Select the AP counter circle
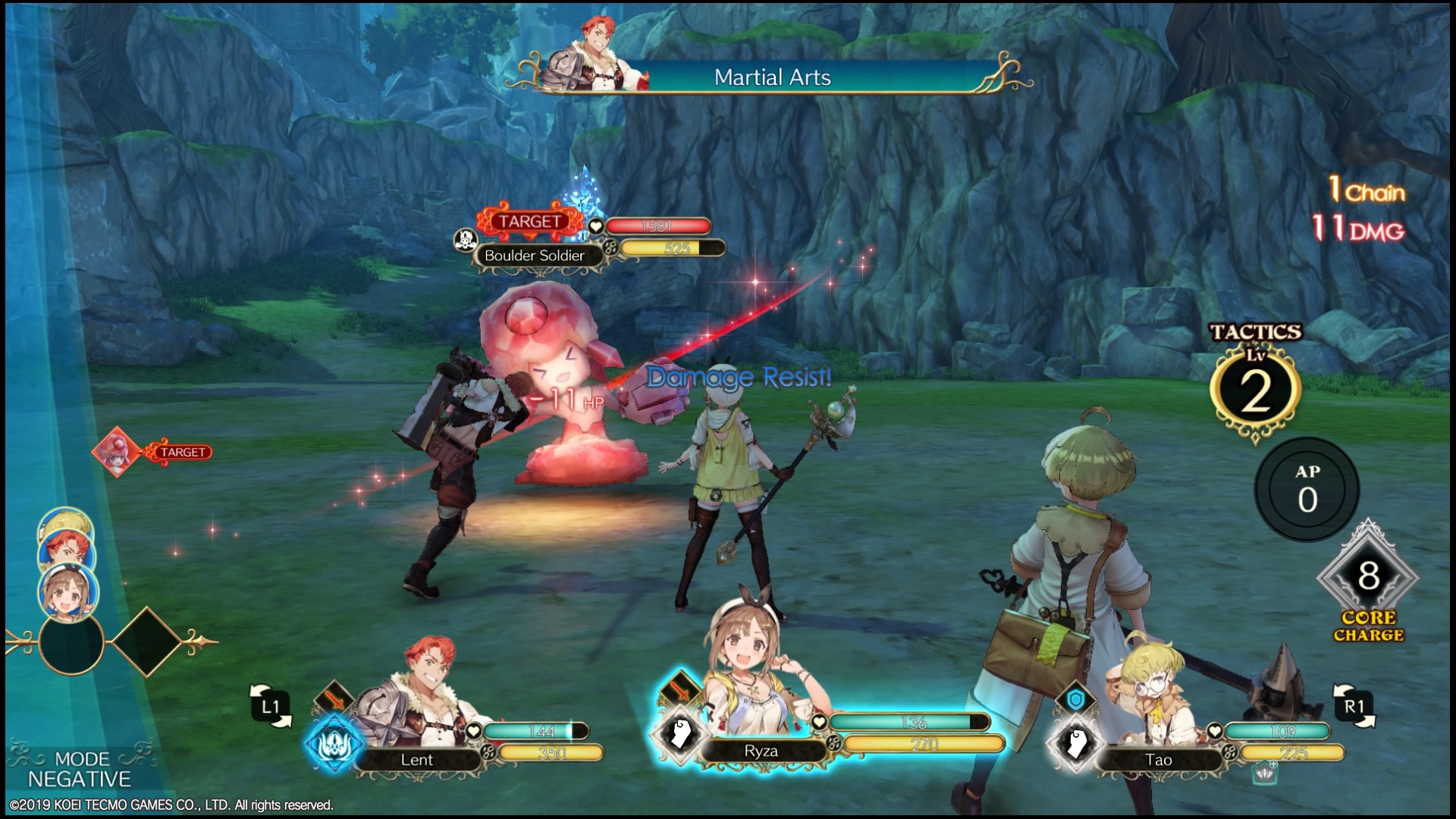This screenshot has width=1456, height=819. click(x=1307, y=489)
